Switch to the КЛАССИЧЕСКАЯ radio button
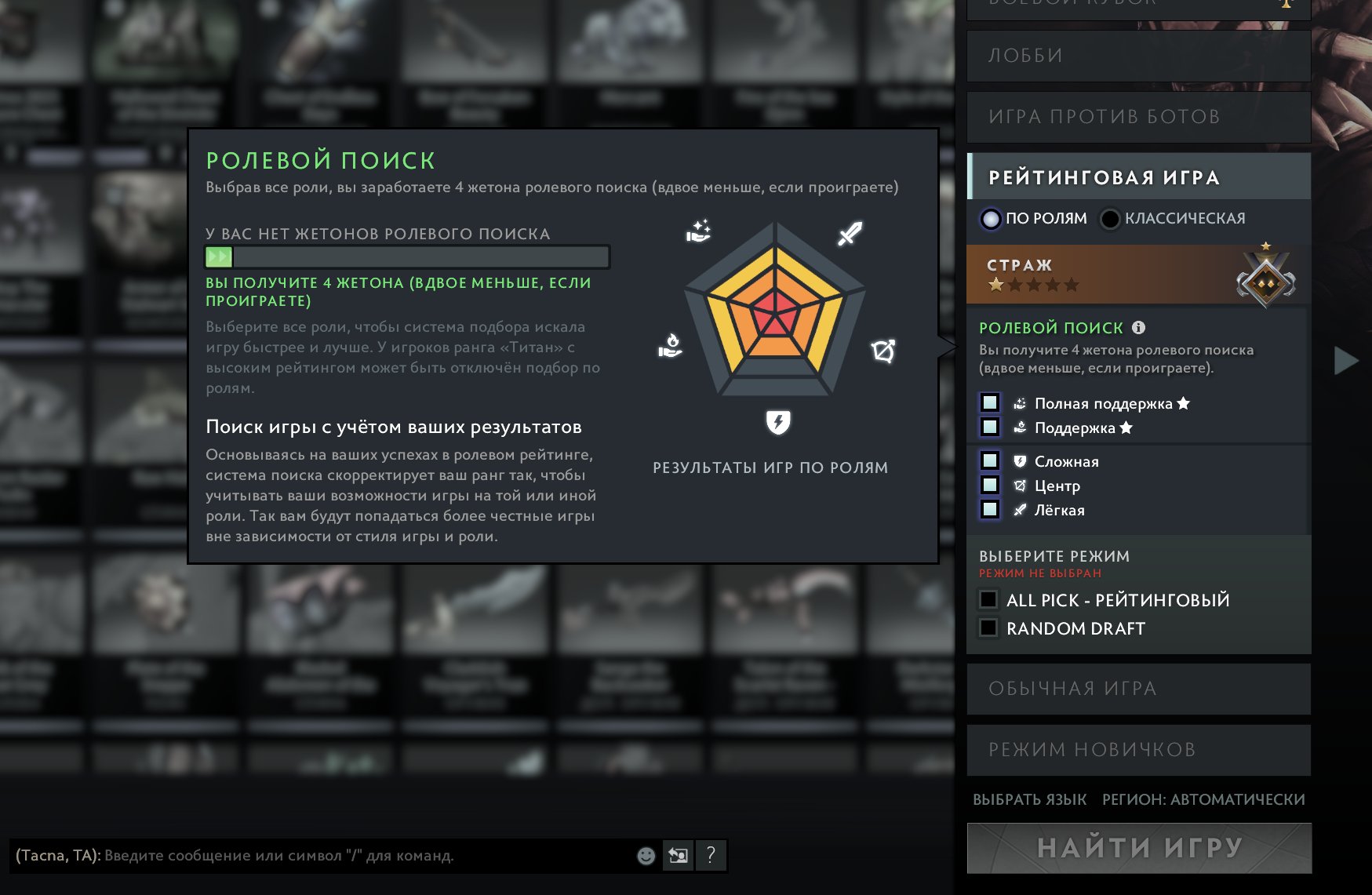 point(1109,219)
